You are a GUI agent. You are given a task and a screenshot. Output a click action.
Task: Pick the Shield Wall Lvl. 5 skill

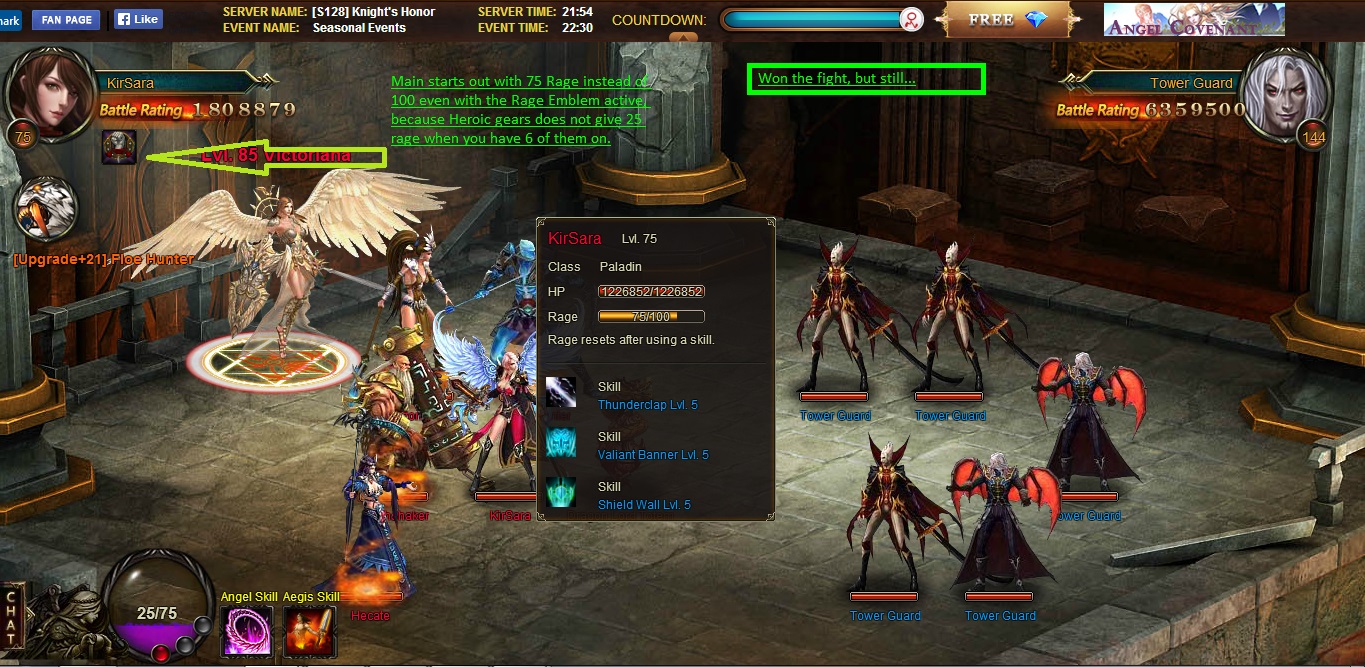click(561, 493)
